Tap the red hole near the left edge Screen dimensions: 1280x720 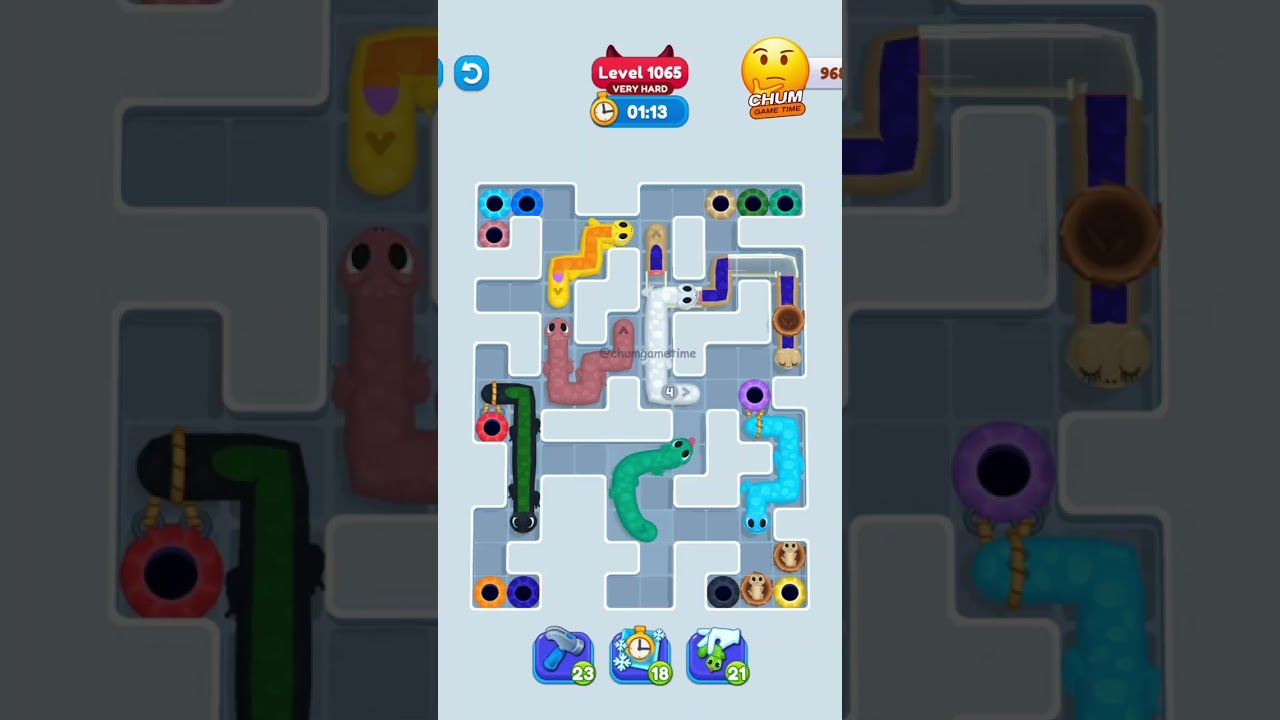click(491, 427)
